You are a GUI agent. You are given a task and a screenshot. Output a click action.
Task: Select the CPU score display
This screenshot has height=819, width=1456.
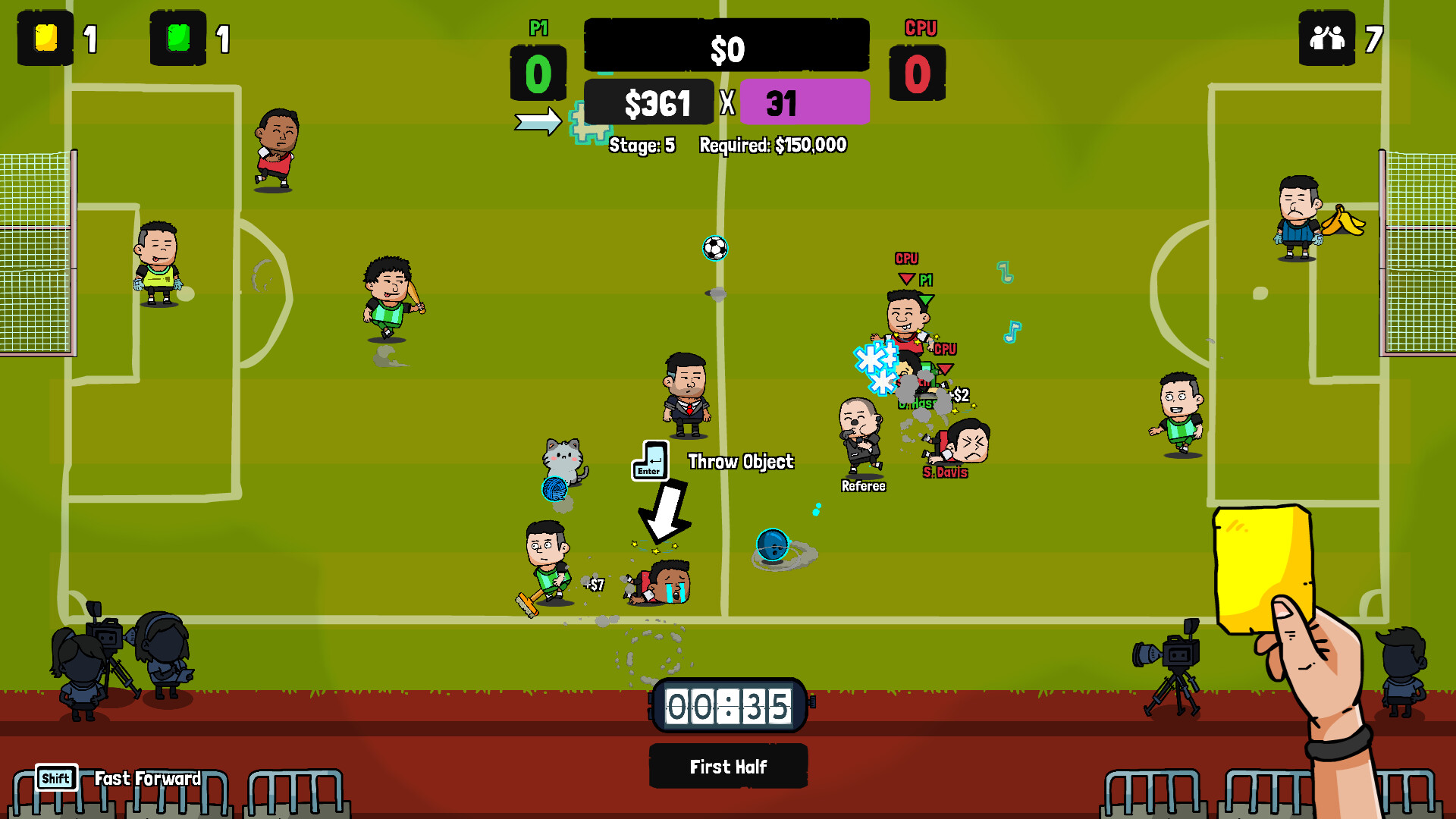[918, 74]
